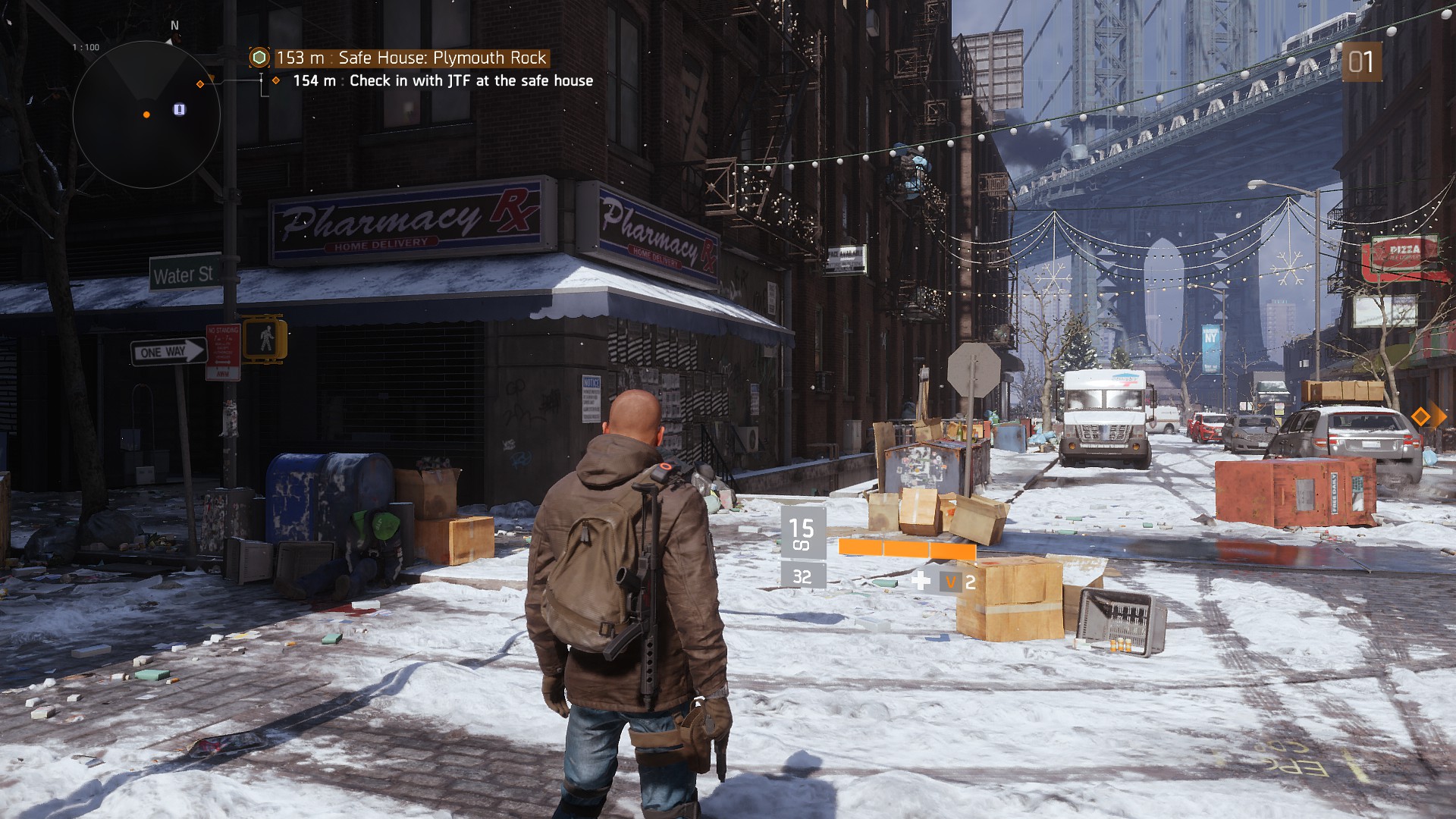
Task: Click the level 01 badge
Action: click(1360, 62)
